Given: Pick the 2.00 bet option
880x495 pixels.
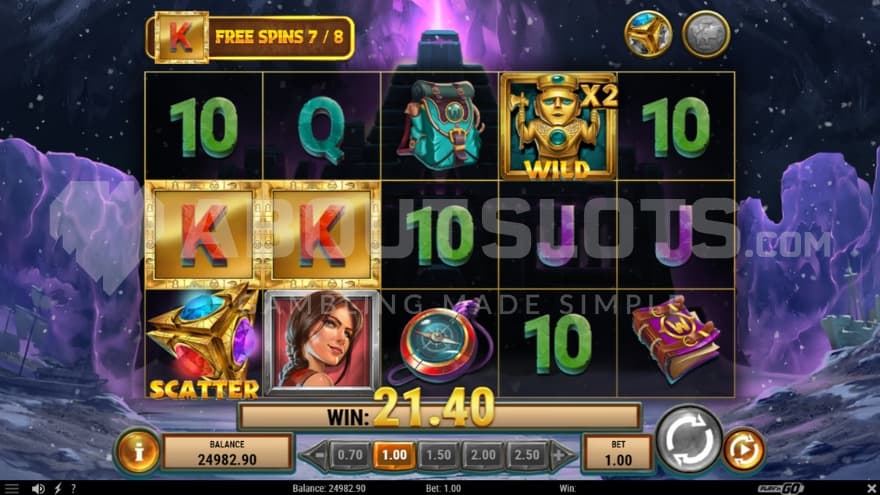Looking at the screenshot, I should (483, 454).
